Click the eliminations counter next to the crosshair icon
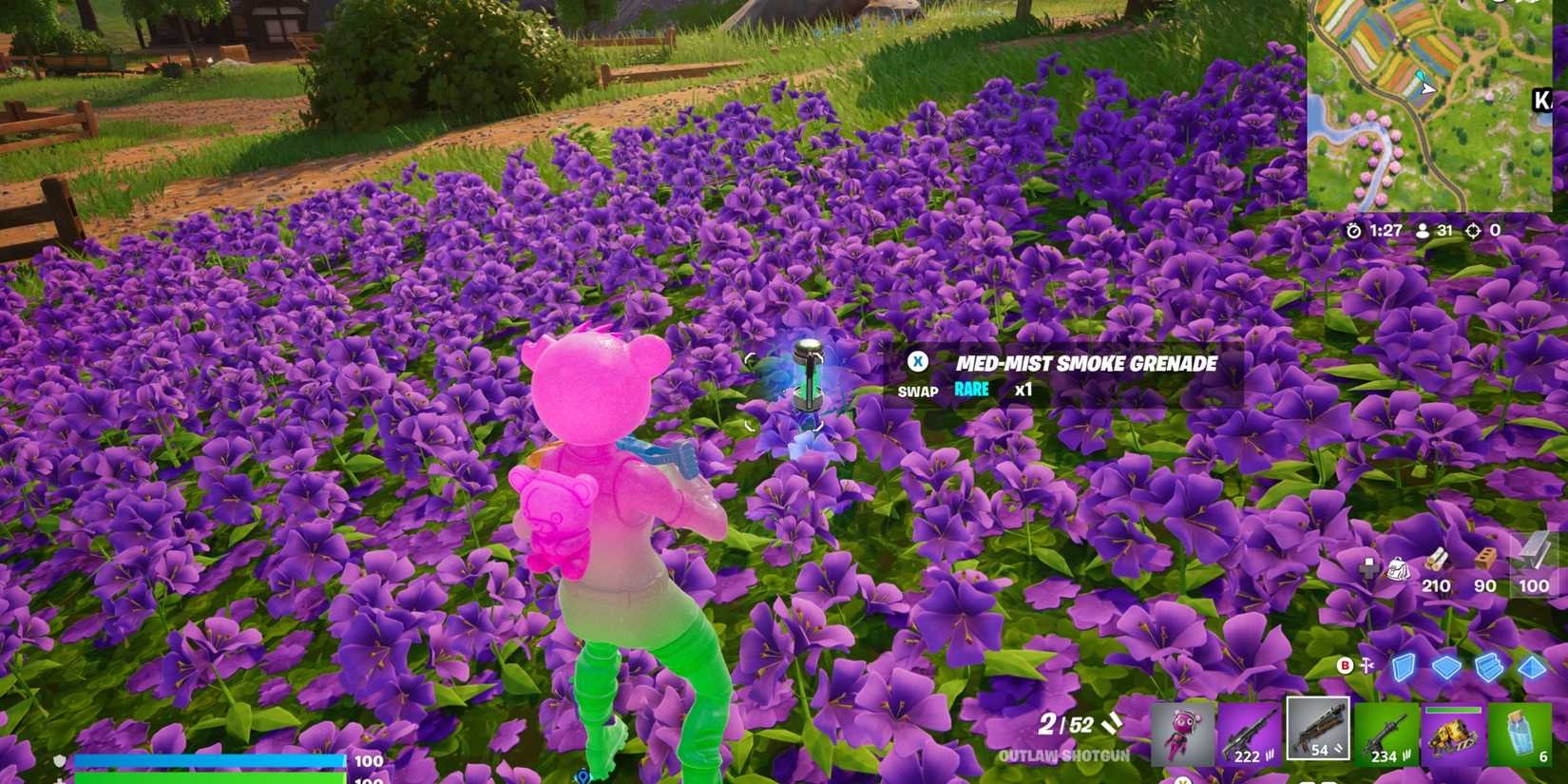Screen dimensions: 1568x784 click(x=1494, y=229)
